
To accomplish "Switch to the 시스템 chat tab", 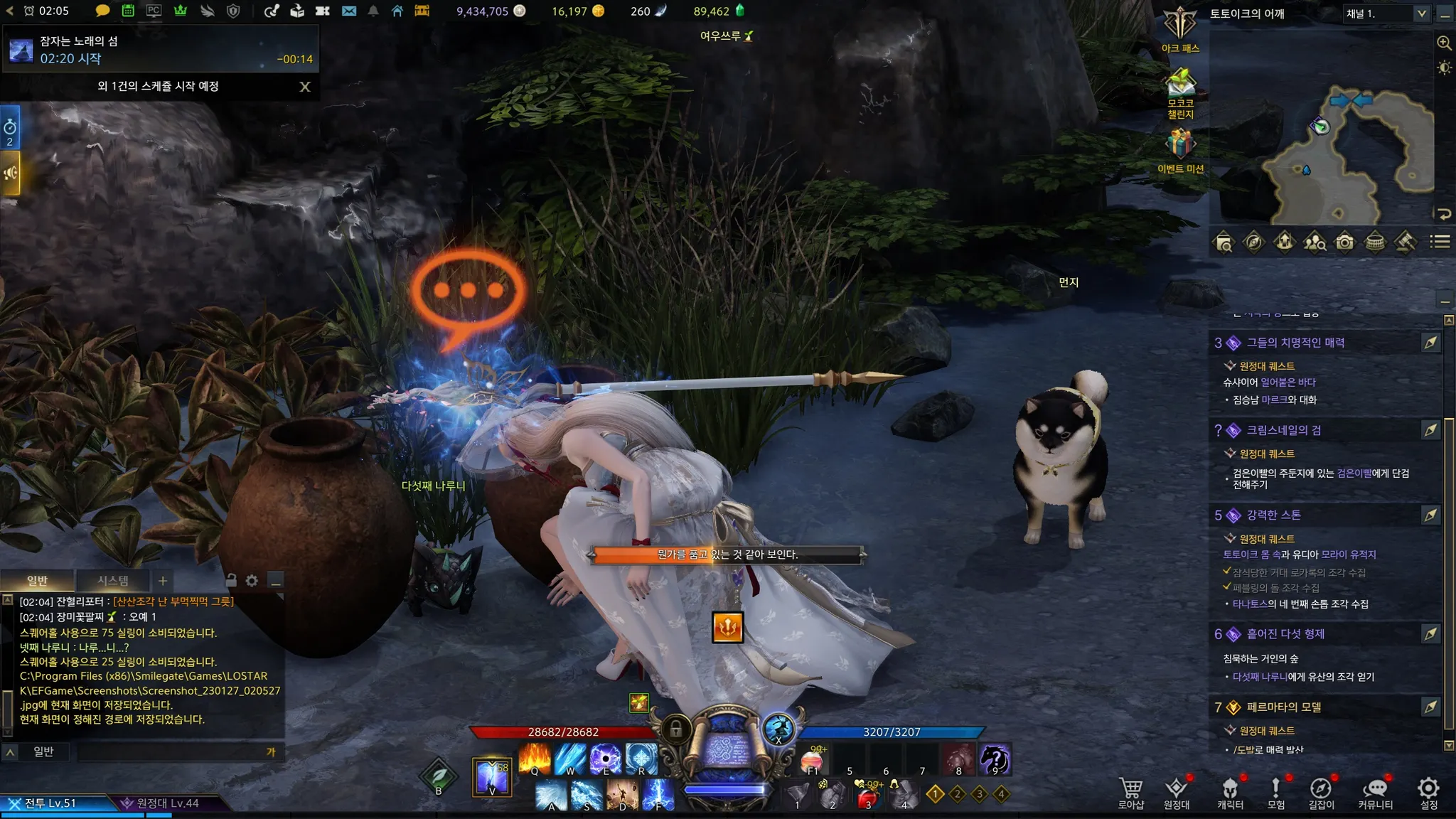I will [113, 581].
